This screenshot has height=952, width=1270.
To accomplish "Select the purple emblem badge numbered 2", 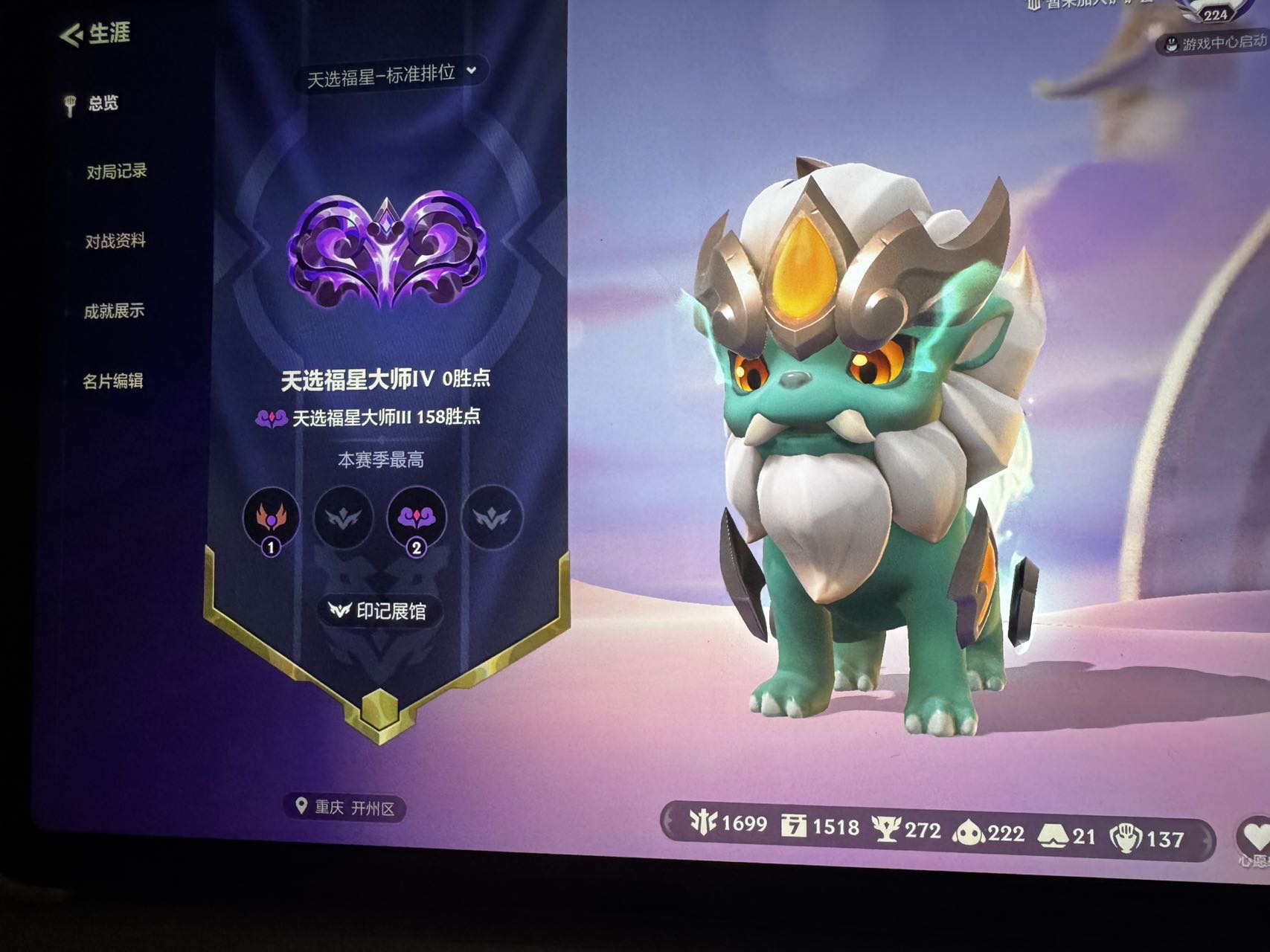I will [416, 518].
